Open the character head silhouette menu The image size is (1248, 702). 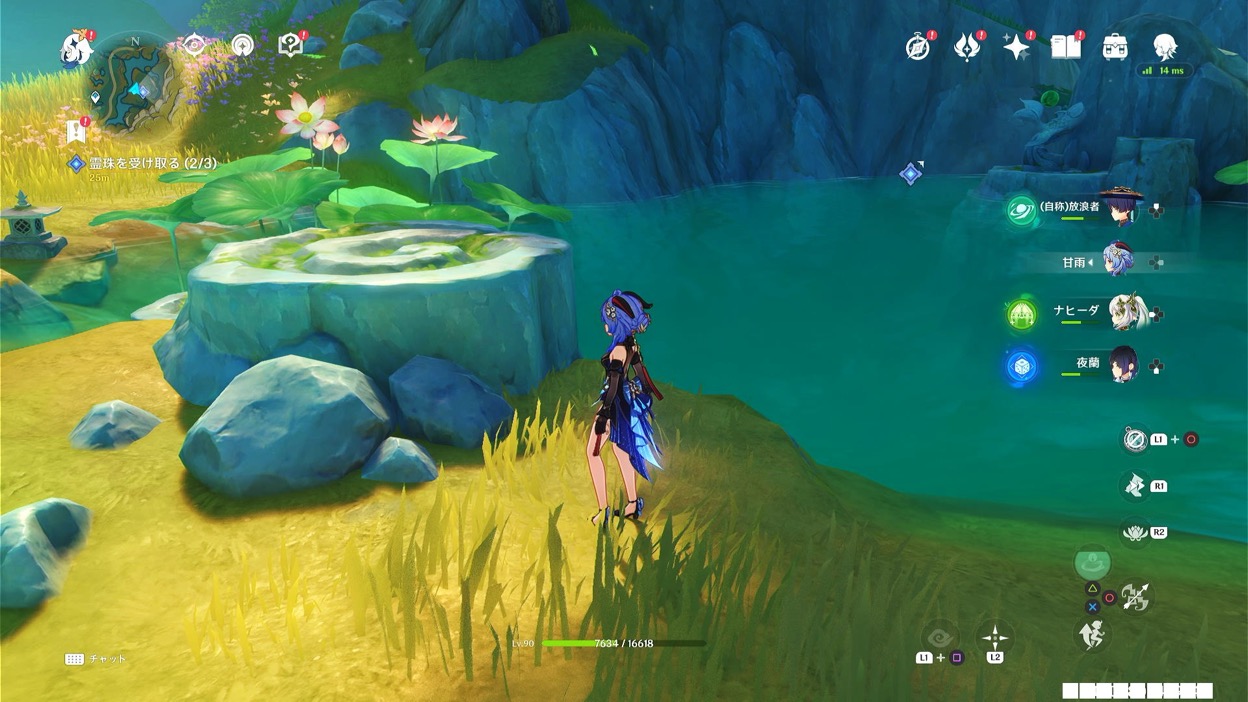[1163, 46]
